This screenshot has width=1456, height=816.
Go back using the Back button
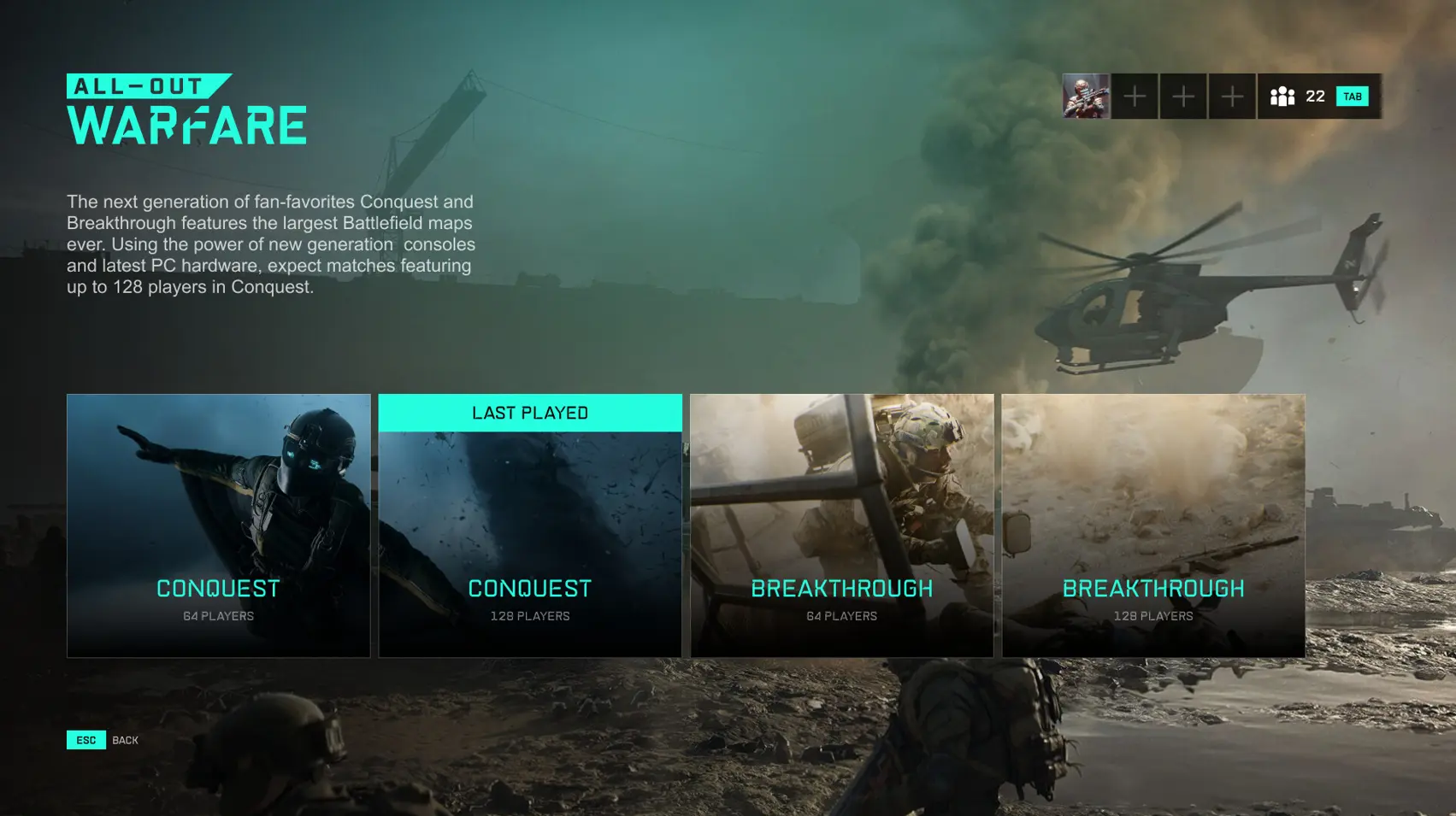point(103,740)
